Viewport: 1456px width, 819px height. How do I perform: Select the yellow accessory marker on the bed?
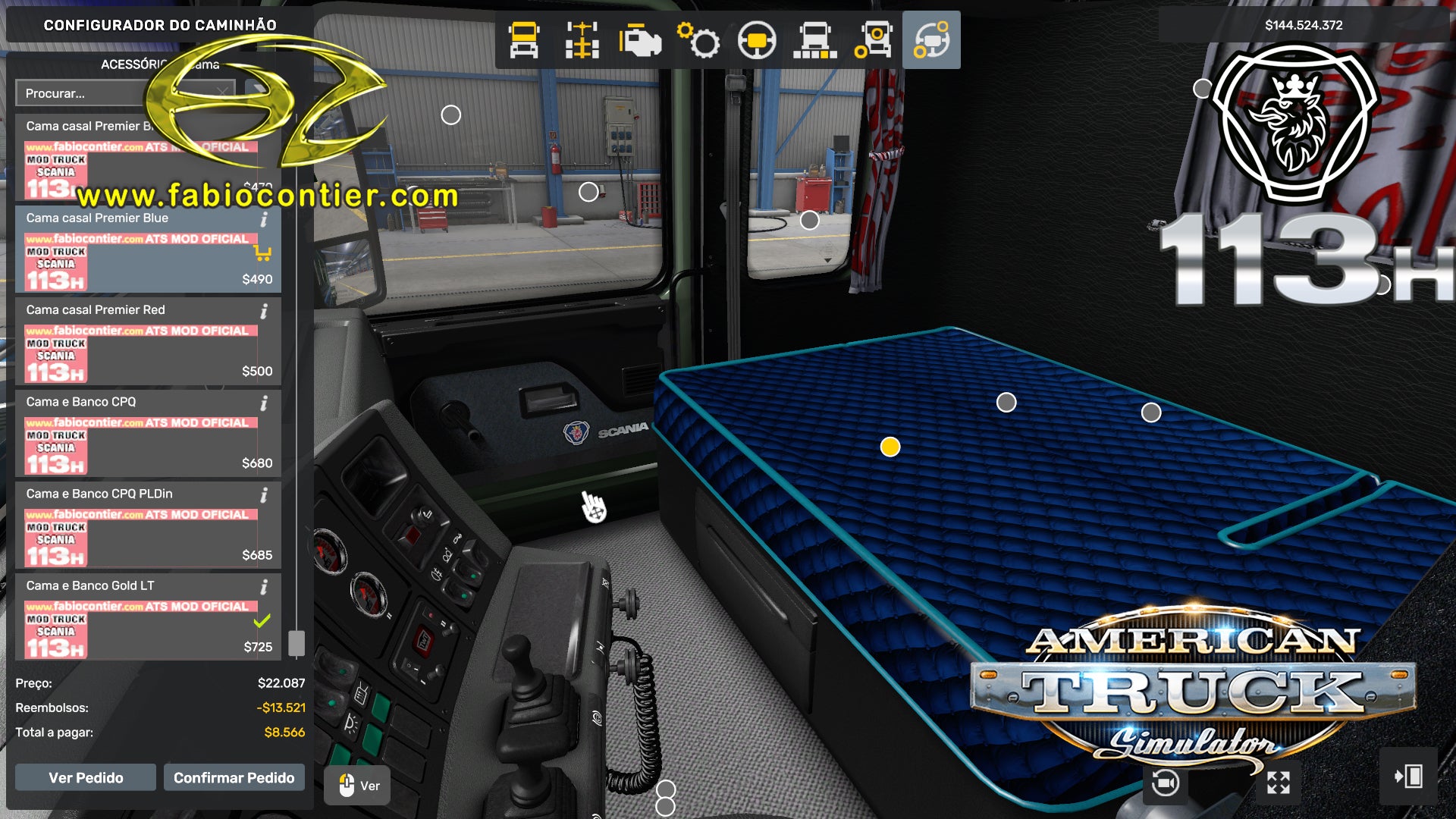coord(889,447)
